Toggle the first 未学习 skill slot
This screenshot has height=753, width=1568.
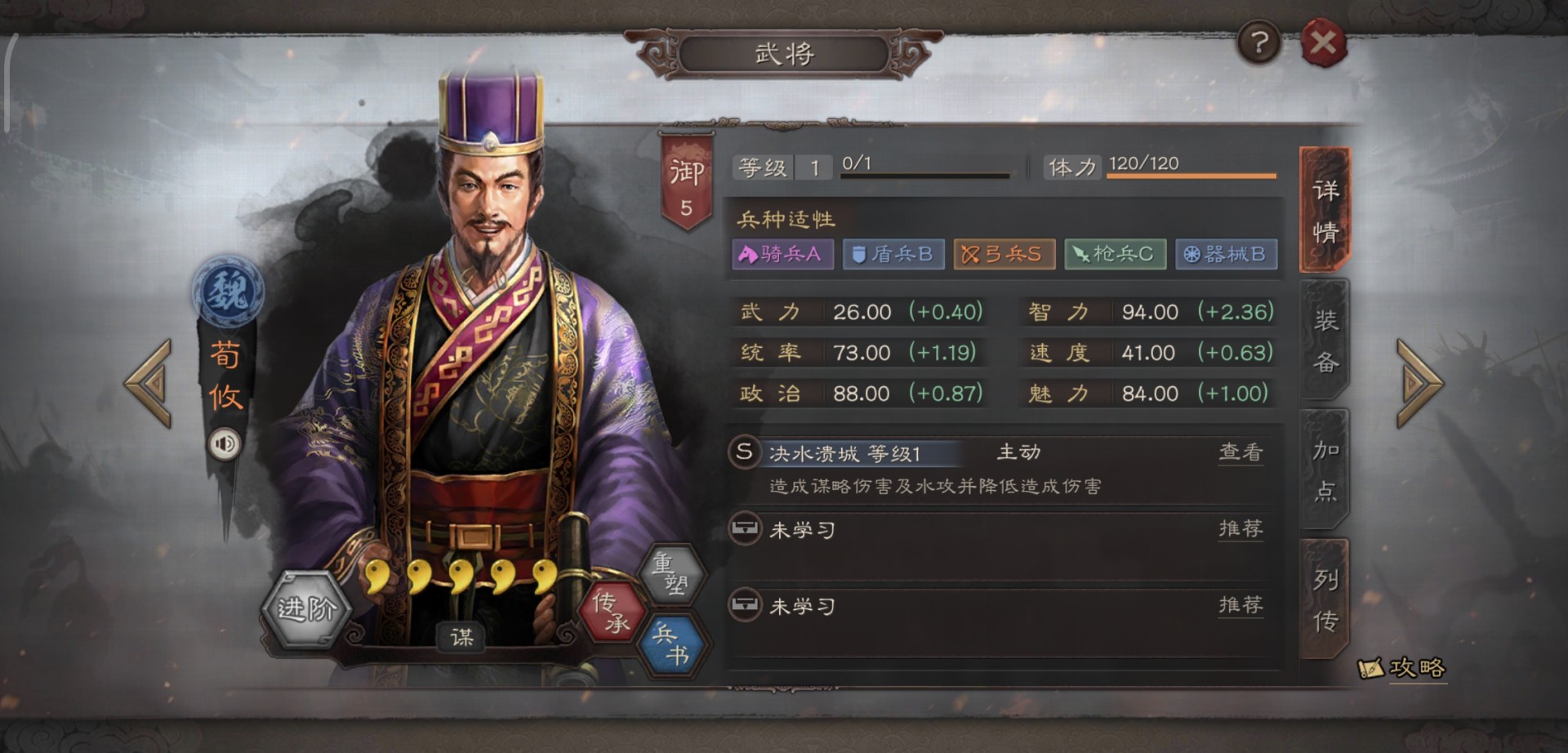click(x=801, y=528)
